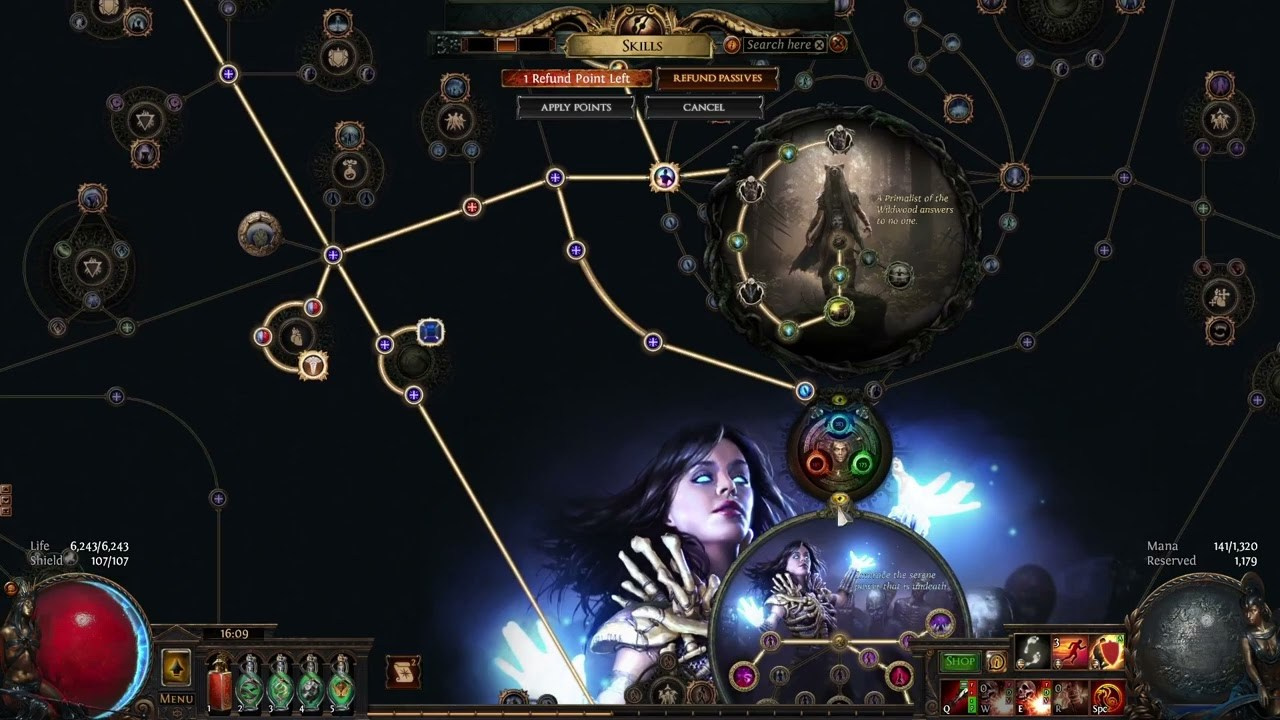This screenshot has width=1280, height=720.
Task: Toggle the heart life notable passive node
Action: 297,337
